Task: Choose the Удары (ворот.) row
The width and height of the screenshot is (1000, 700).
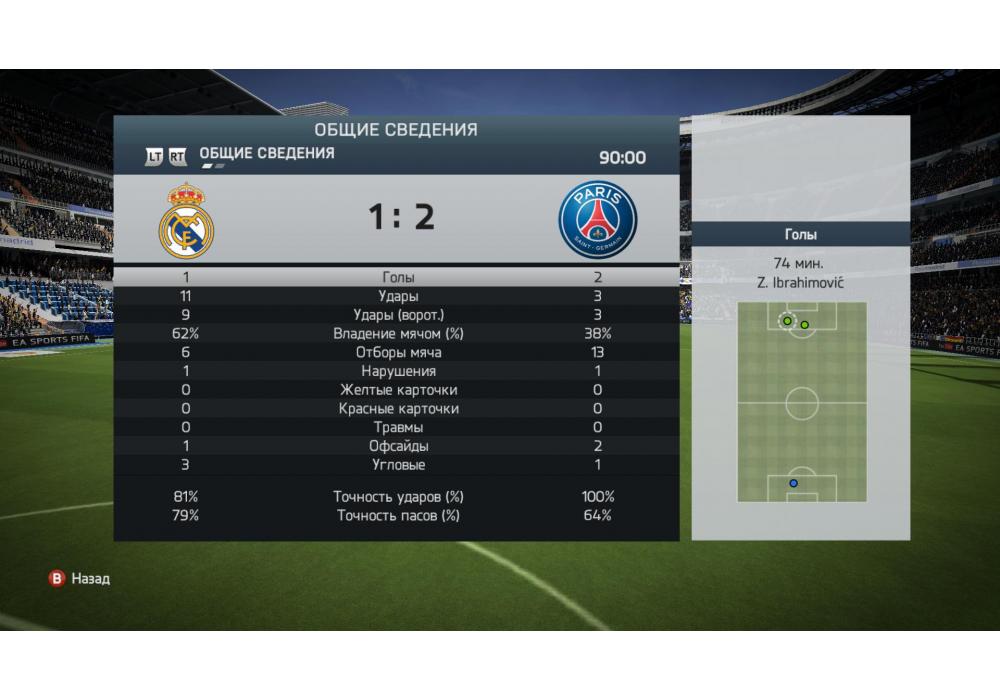Action: tap(397, 315)
